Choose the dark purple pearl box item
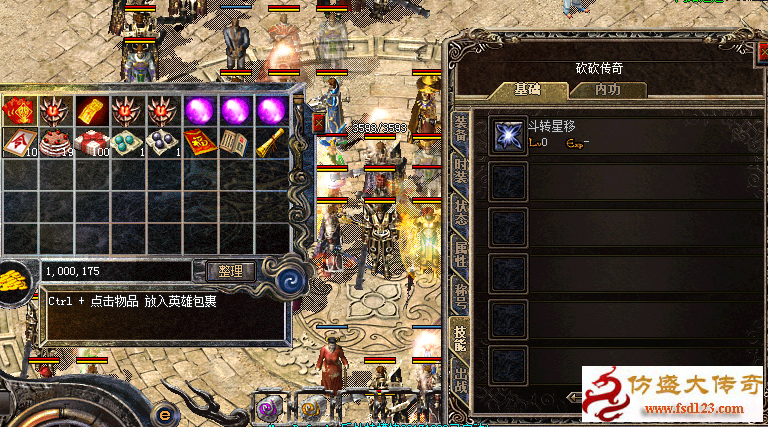768x427 pixels. point(163,143)
